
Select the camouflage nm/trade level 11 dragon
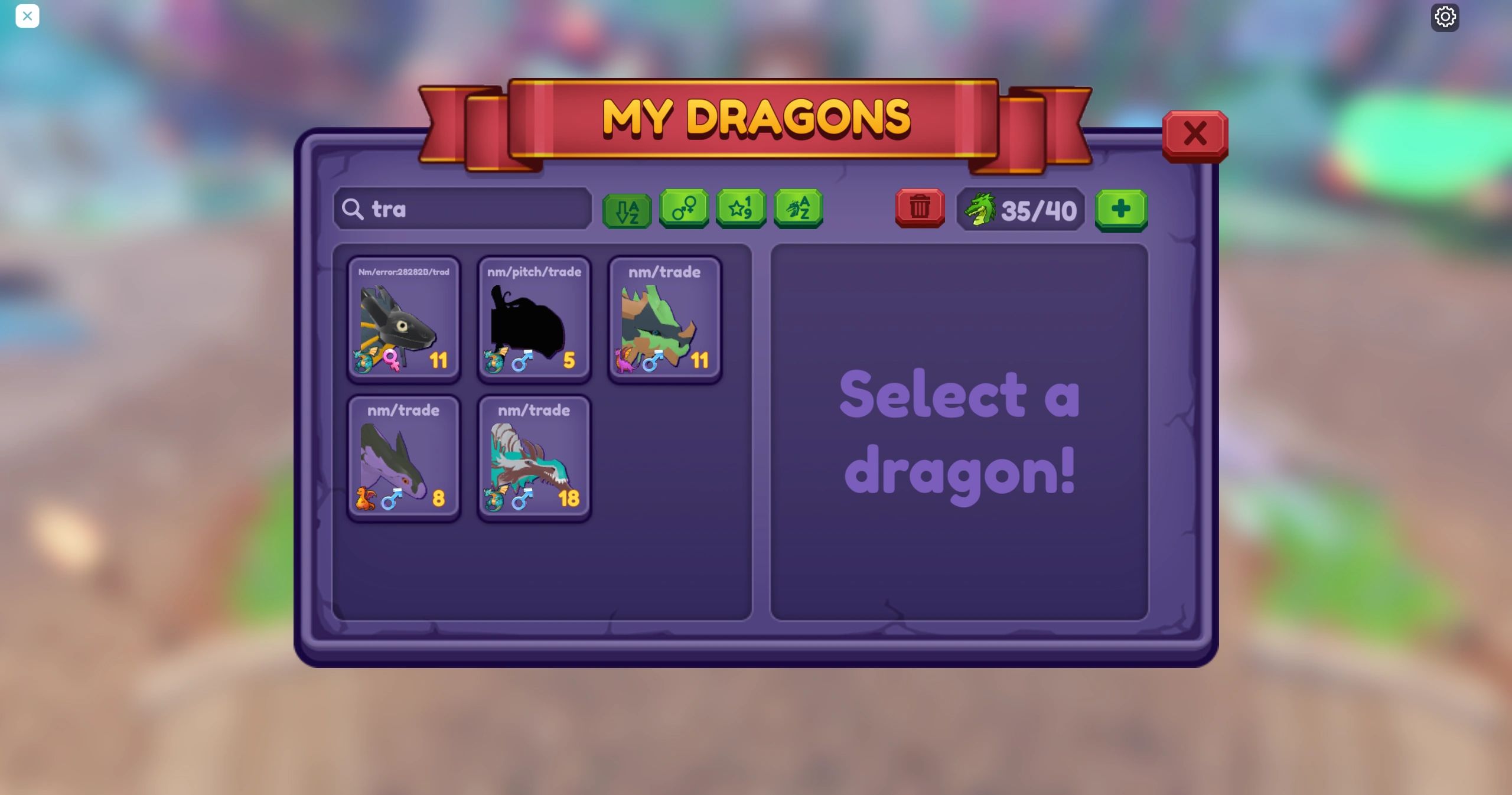(664, 319)
